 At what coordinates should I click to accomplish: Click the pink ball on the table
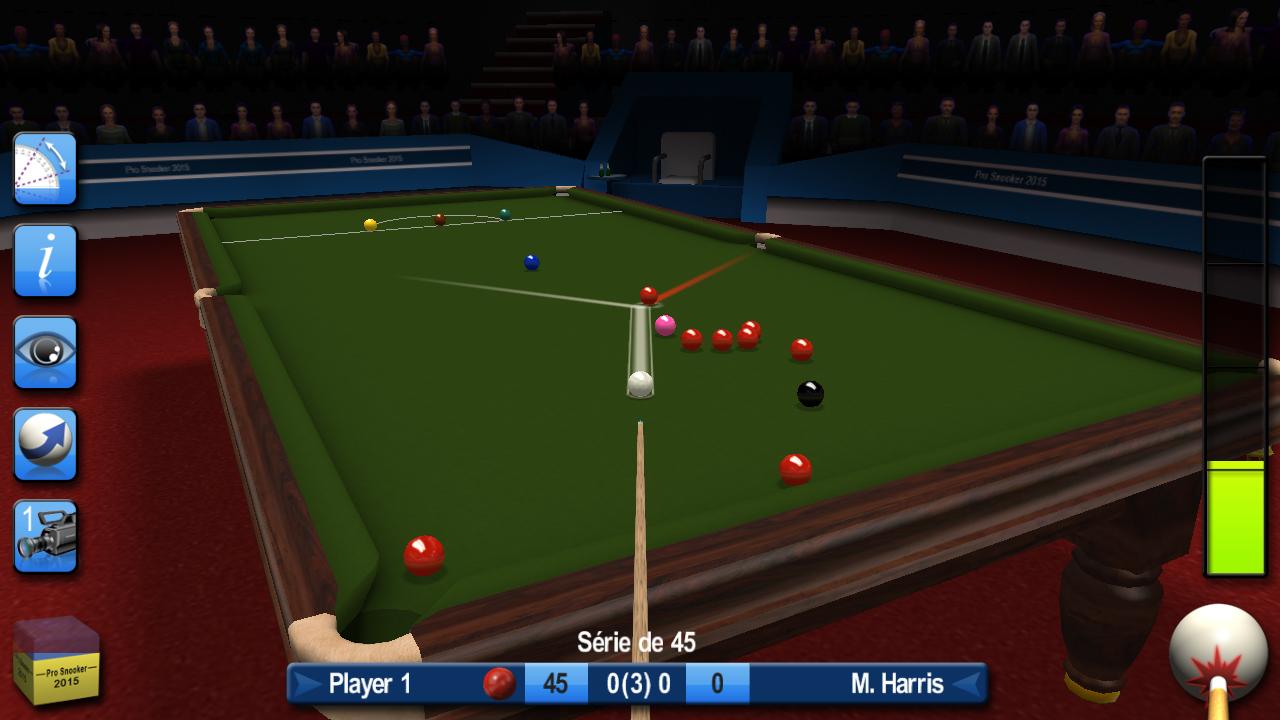click(666, 323)
